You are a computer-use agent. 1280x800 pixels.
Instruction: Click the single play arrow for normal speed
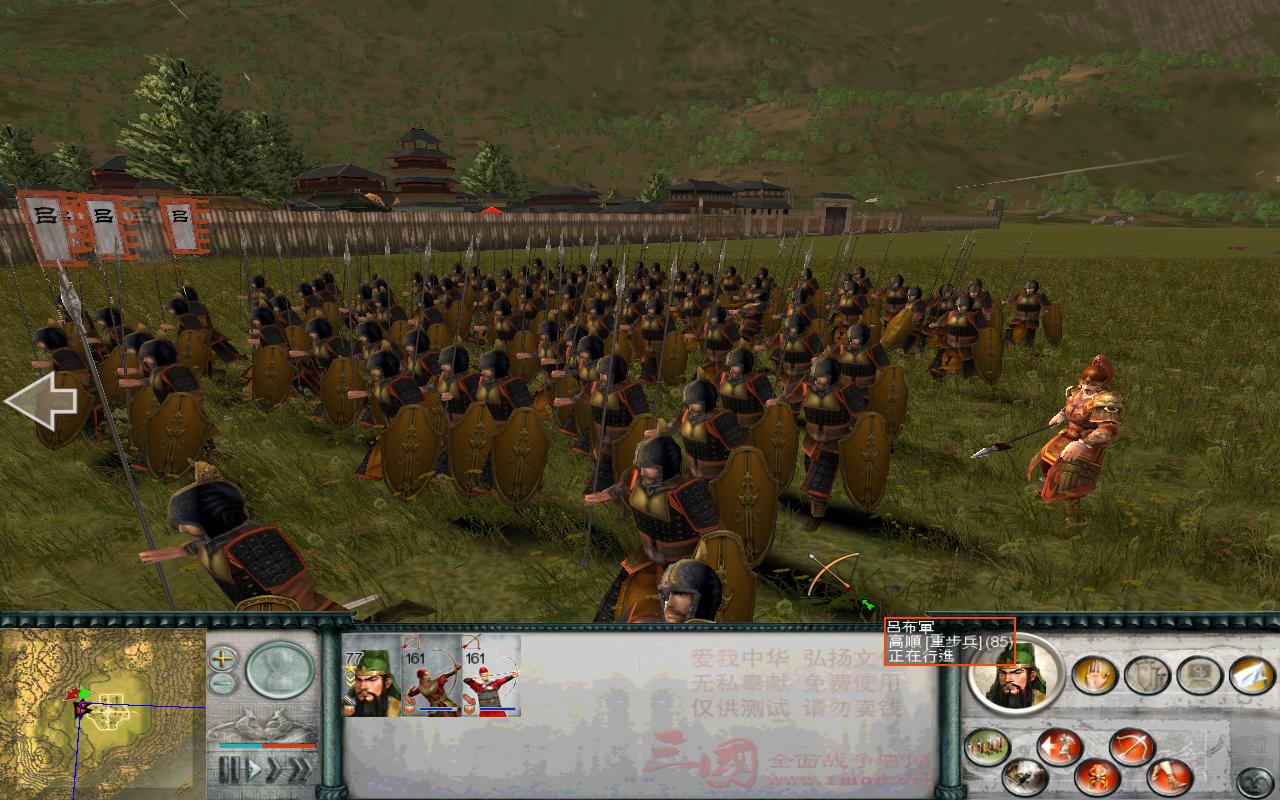click(x=254, y=766)
